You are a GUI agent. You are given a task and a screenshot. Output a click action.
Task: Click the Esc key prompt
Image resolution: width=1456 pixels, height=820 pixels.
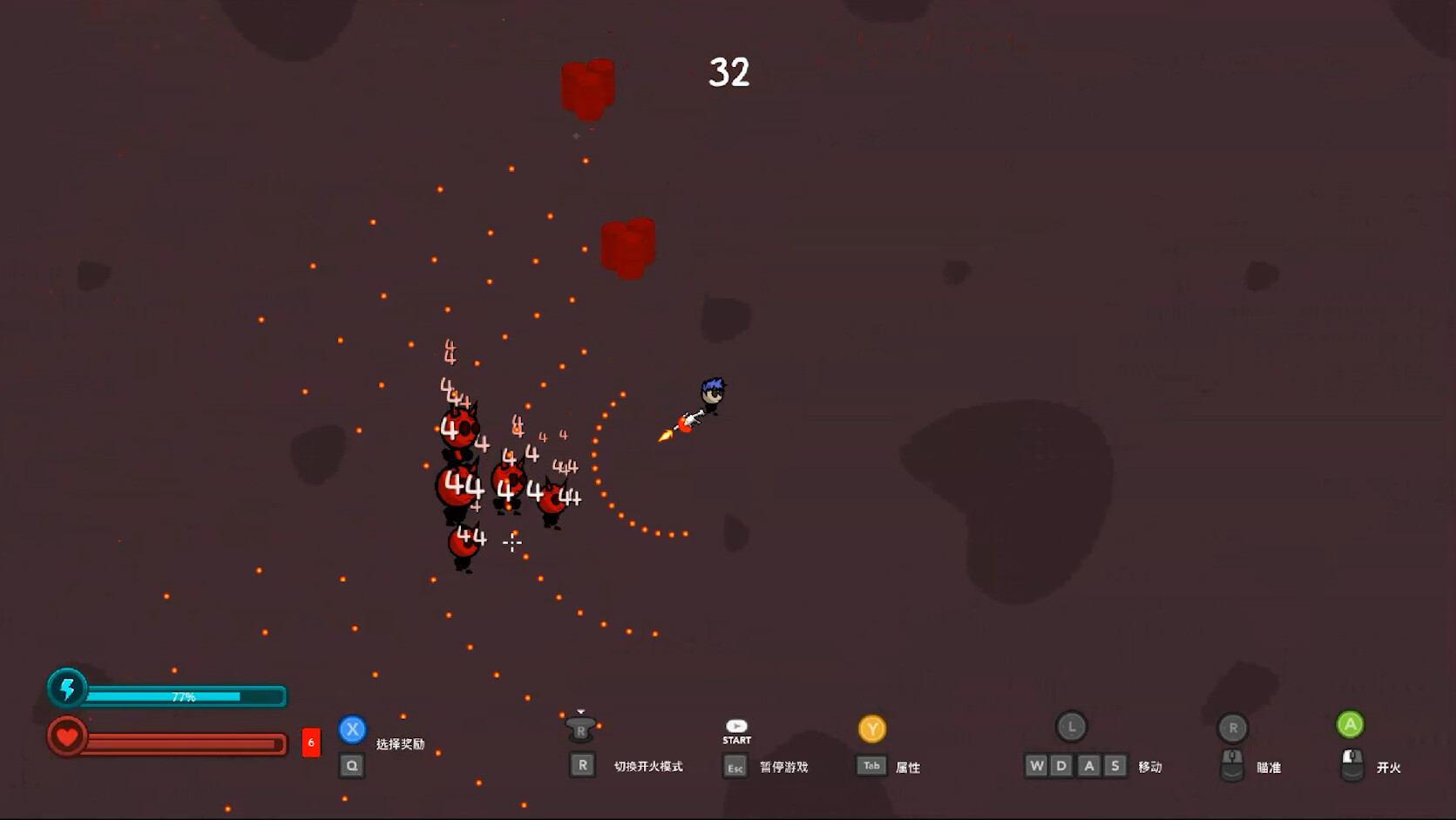[736, 766]
